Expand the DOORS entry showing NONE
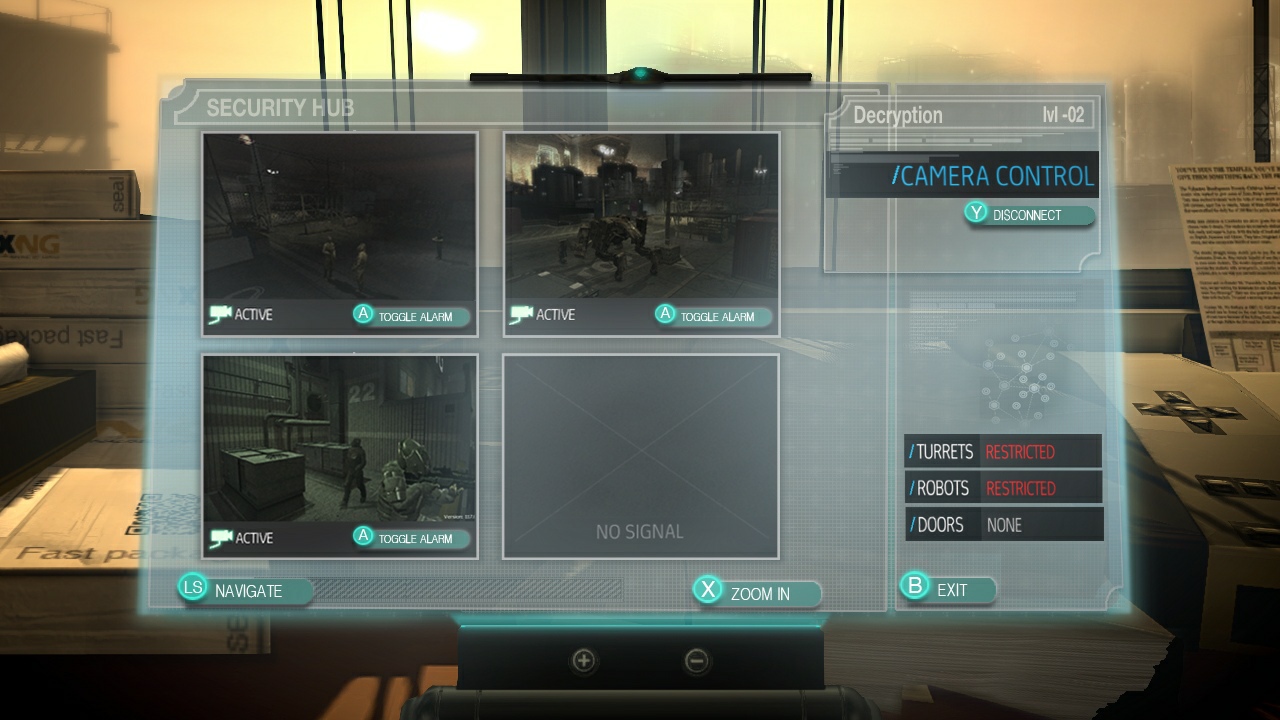Image resolution: width=1280 pixels, height=720 pixels. [x=1003, y=524]
